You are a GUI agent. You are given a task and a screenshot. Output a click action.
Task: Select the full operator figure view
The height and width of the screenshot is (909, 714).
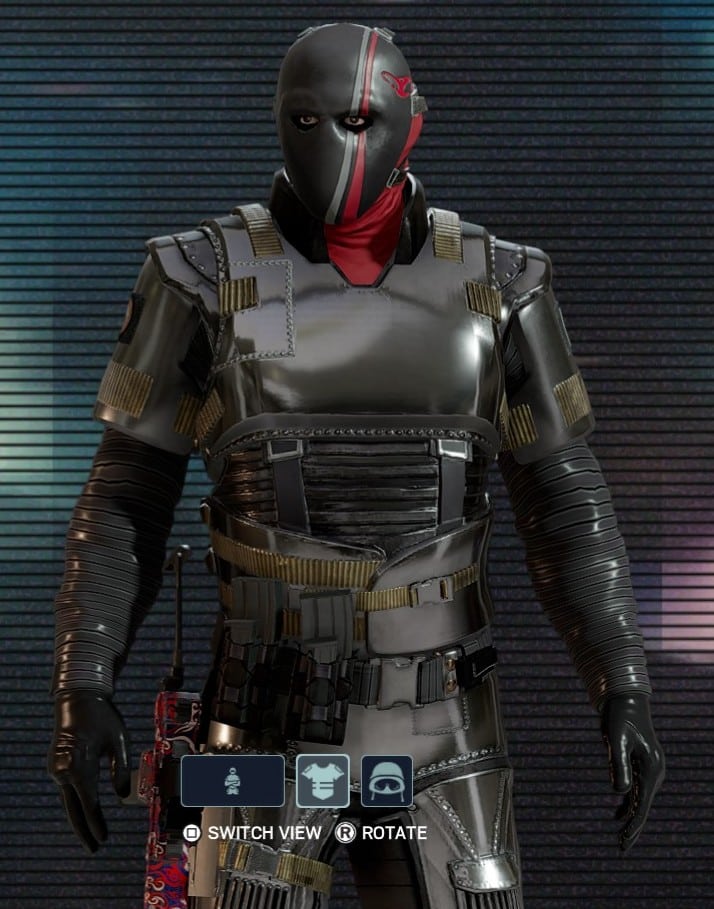232,781
